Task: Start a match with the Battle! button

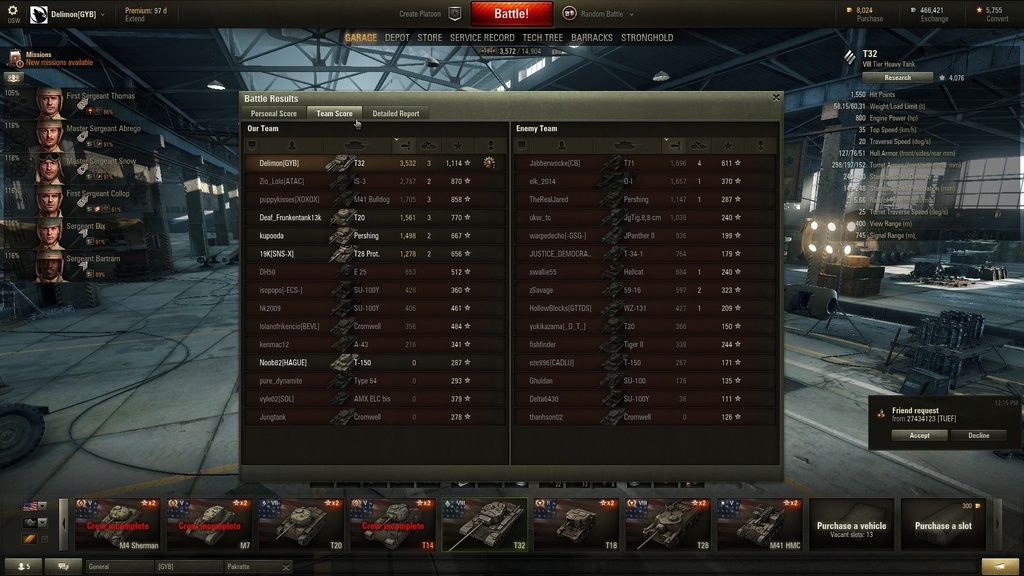Action: coord(511,14)
